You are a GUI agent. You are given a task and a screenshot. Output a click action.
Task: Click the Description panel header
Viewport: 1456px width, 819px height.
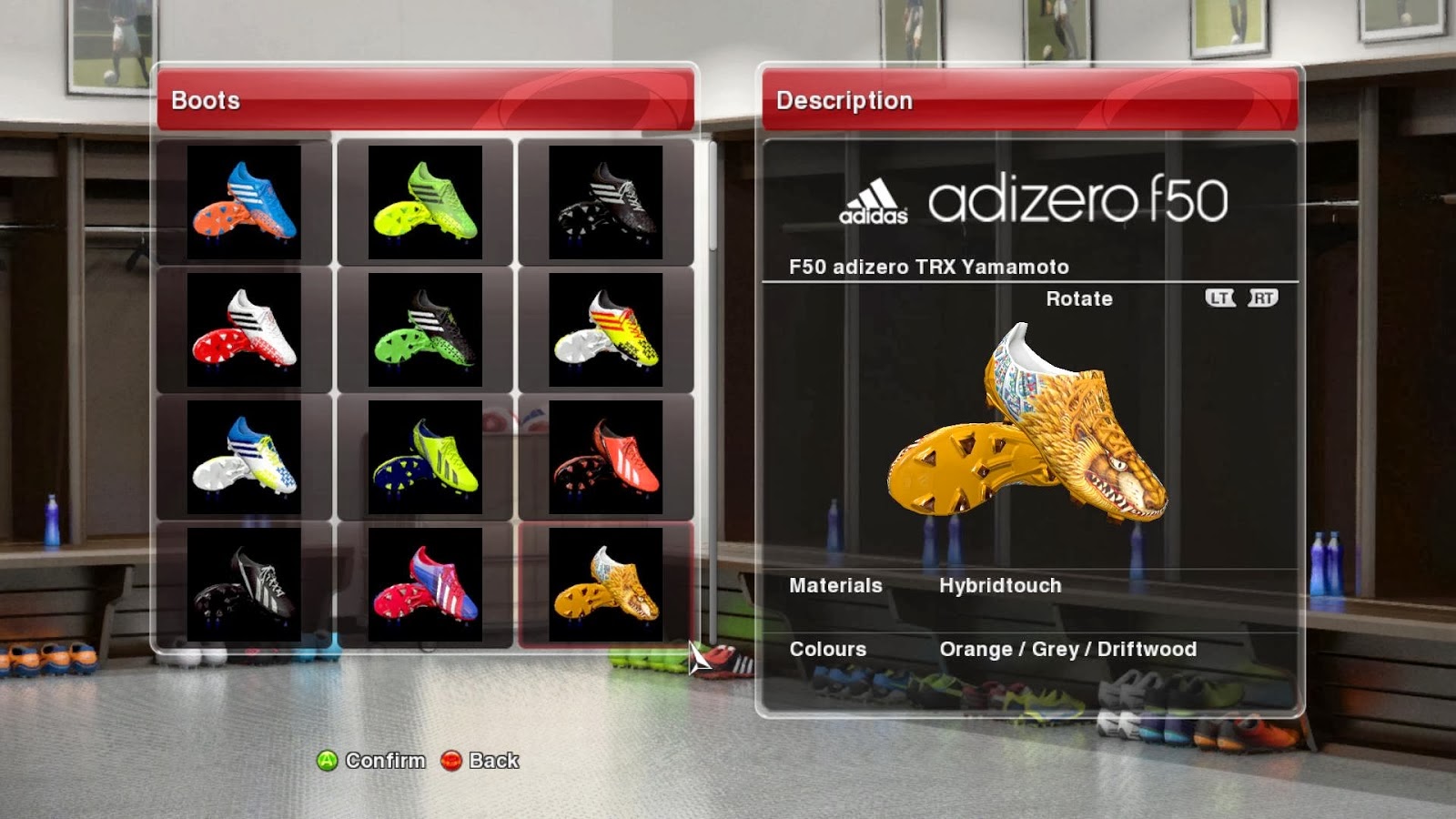(844, 101)
